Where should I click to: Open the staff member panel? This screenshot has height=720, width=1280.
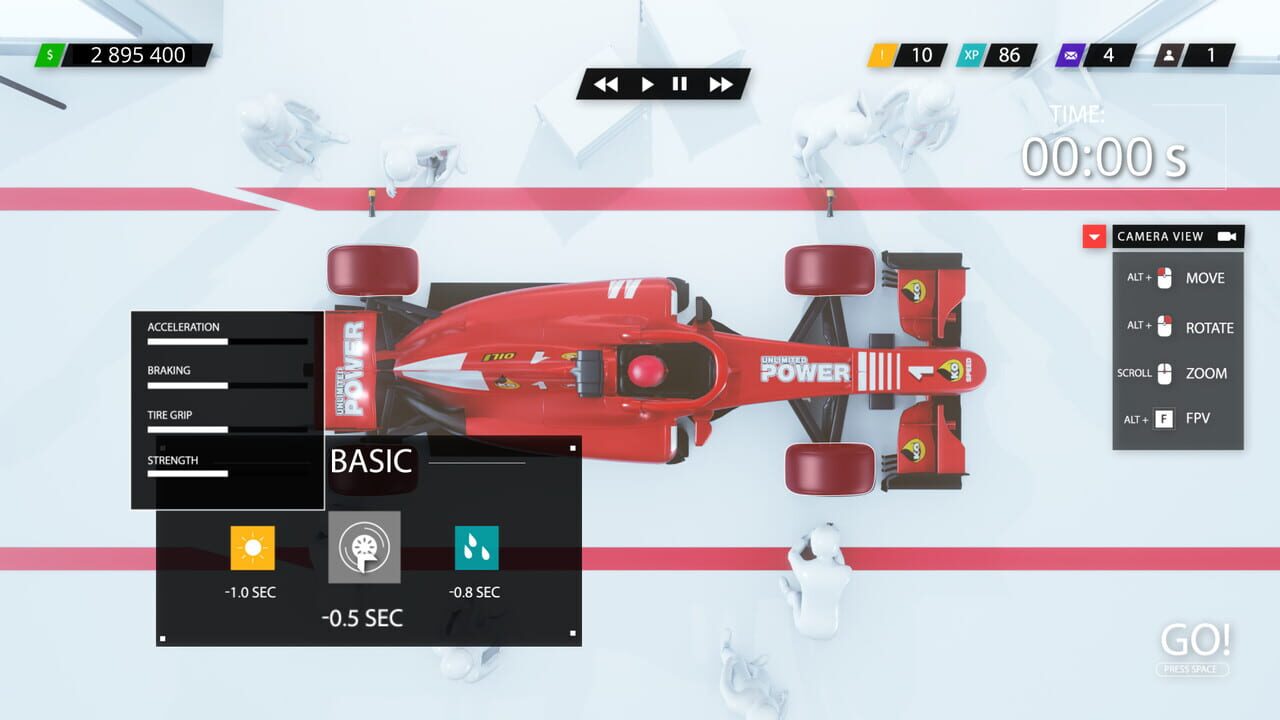tap(1169, 56)
